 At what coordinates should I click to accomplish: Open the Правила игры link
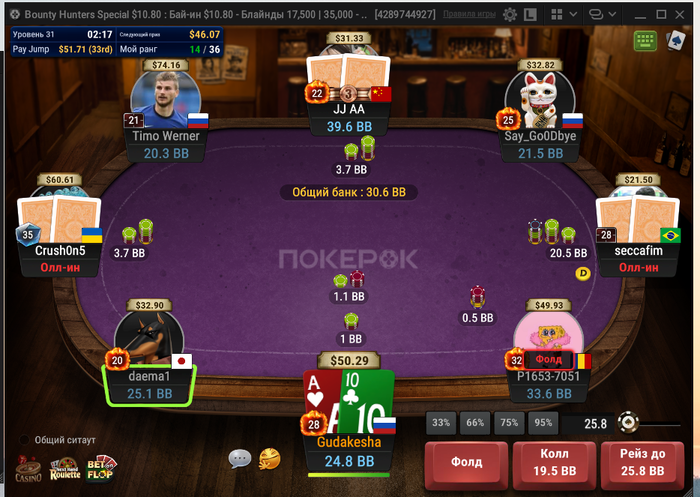coord(470,15)
